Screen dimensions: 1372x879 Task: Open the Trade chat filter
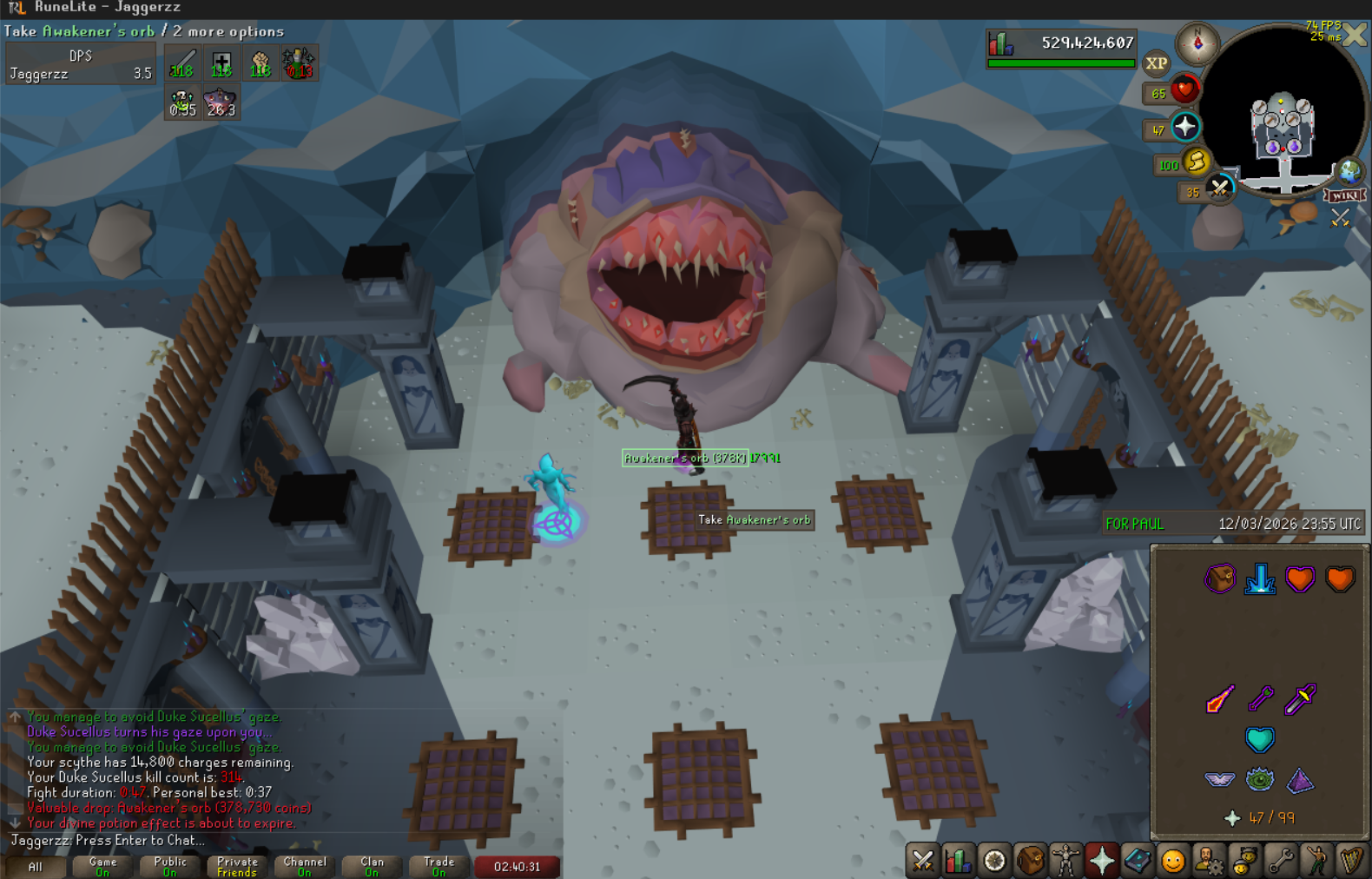click(439, 866)
